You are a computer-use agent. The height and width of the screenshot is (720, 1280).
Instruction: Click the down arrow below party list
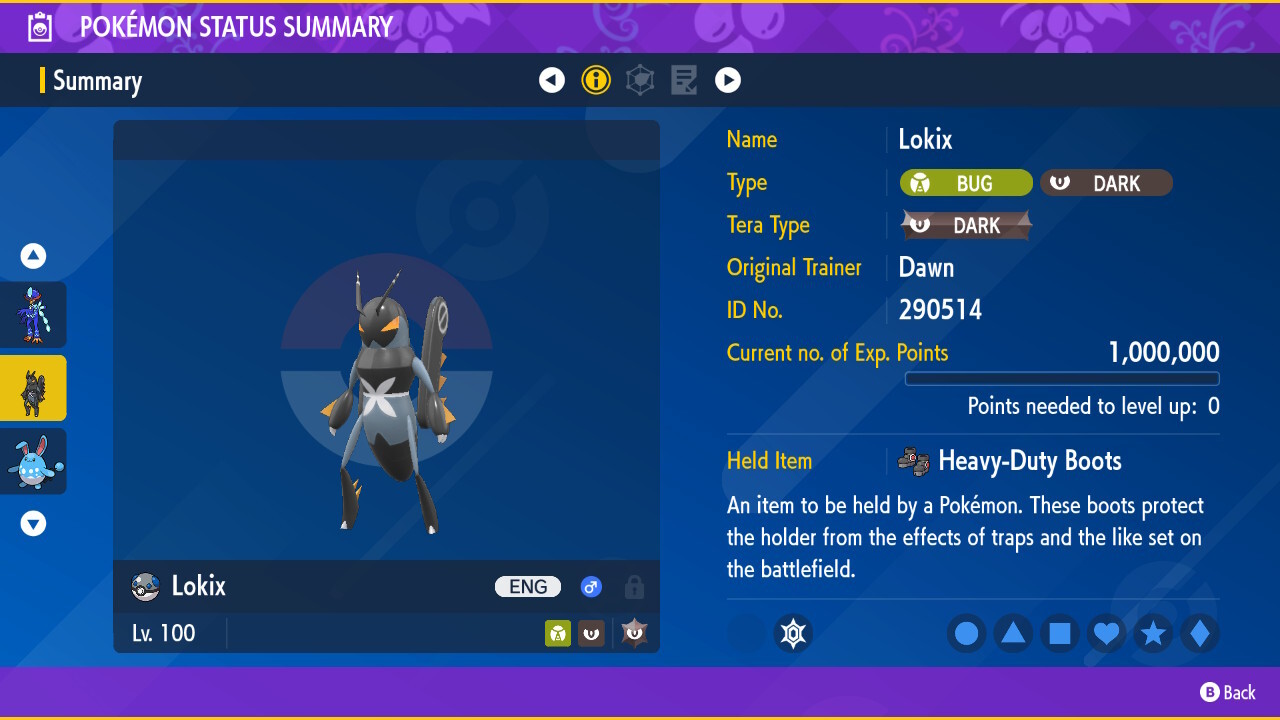(34, 523)
